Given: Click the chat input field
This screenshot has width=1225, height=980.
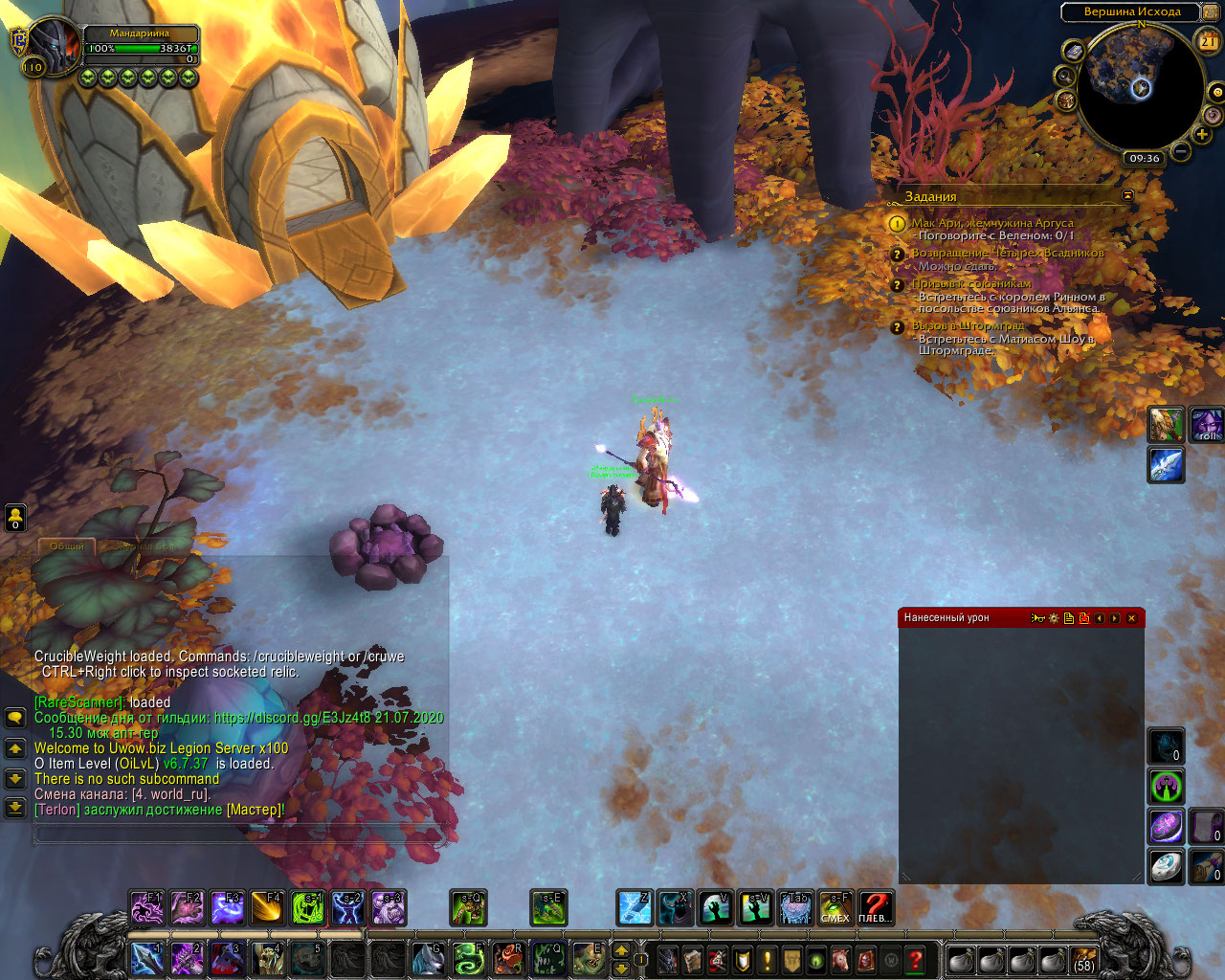Looking at the screenshot, I should [239, 834].
